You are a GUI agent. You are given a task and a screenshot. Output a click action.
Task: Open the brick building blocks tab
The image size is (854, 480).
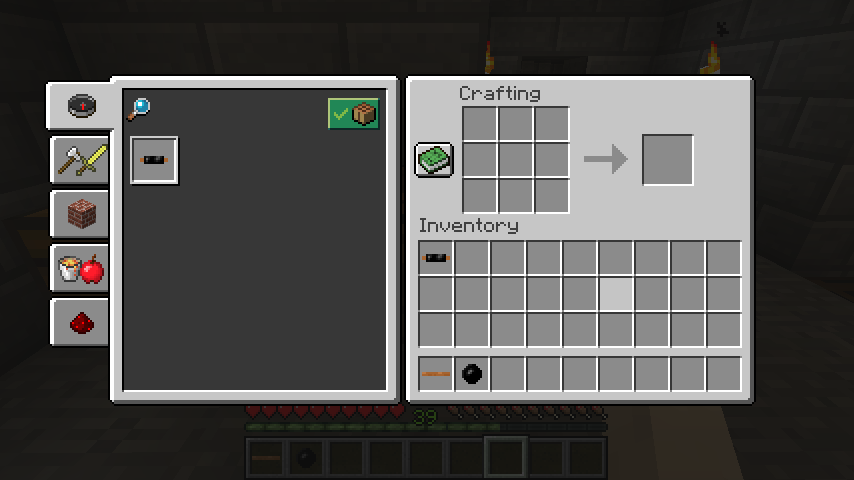[x=81, y=214]
